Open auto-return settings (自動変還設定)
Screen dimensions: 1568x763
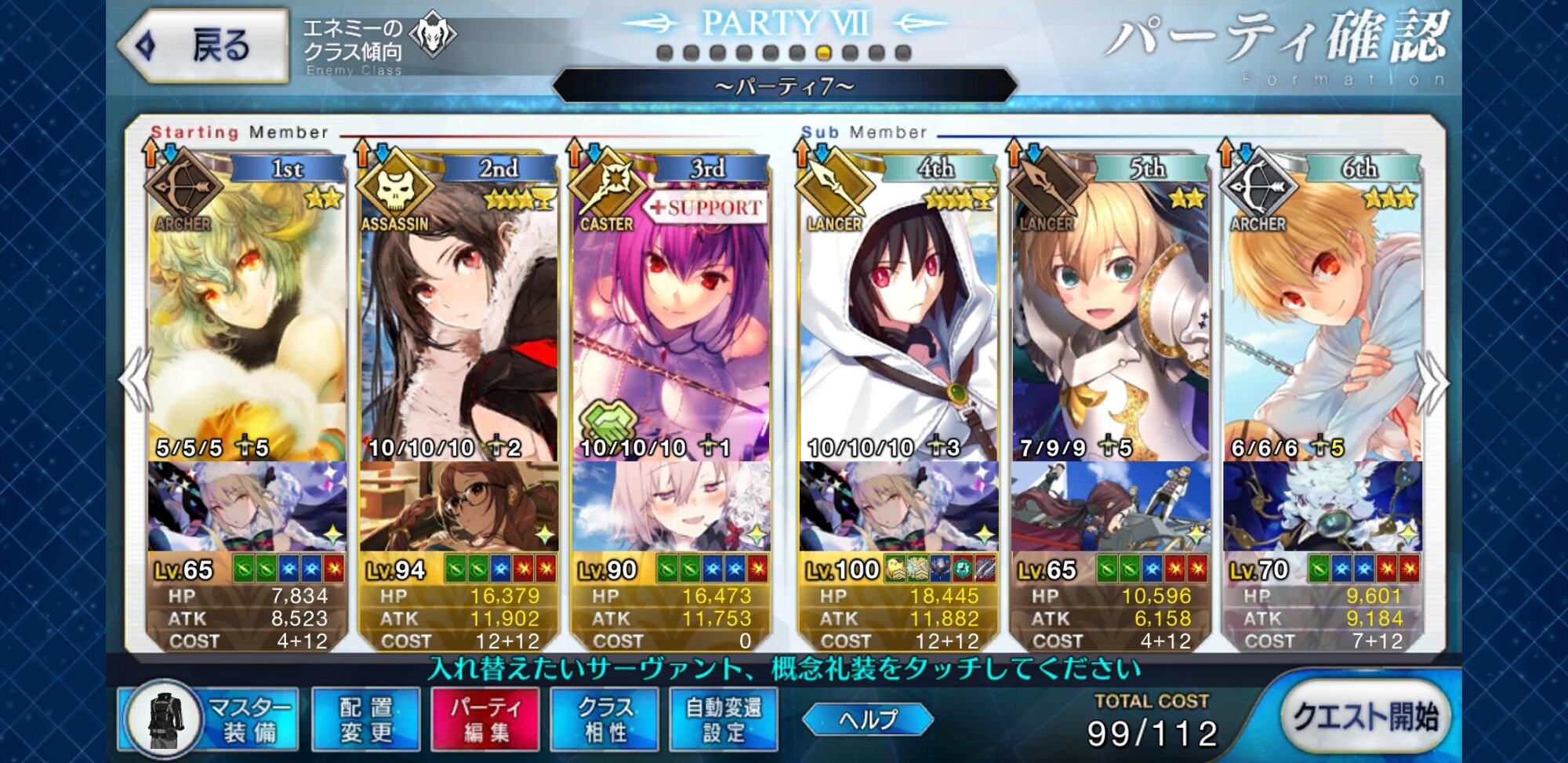coord(724,719)
